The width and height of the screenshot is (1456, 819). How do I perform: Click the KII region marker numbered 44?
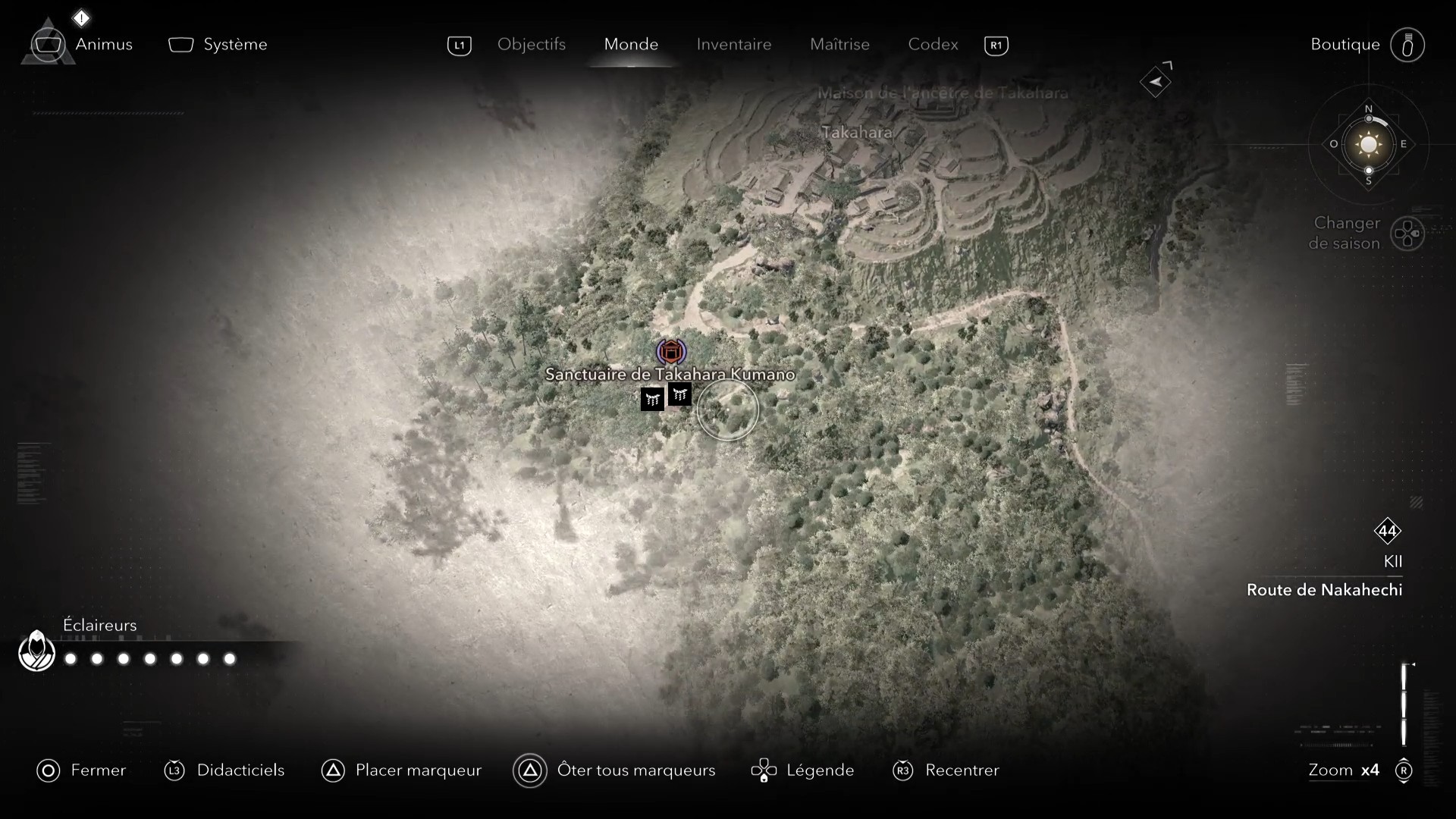pyautogui.click(x=1389, y=532)
